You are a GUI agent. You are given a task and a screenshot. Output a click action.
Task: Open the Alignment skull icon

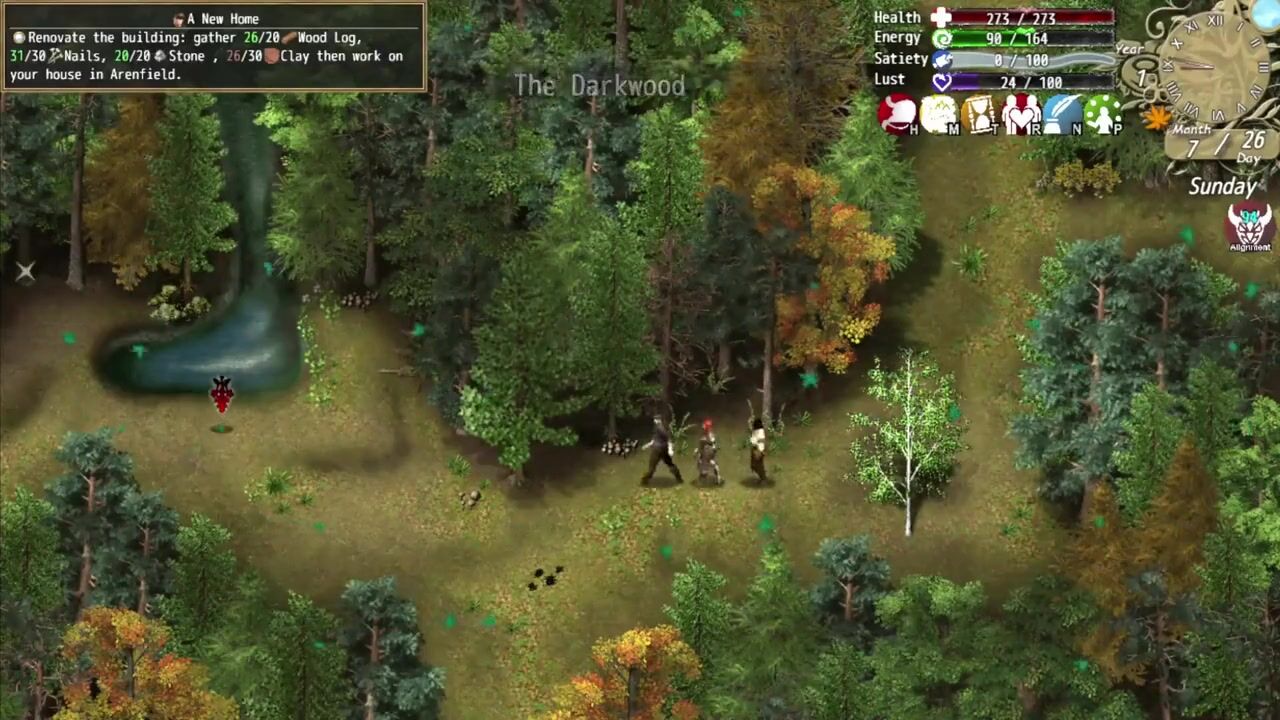pos(1249,227)
